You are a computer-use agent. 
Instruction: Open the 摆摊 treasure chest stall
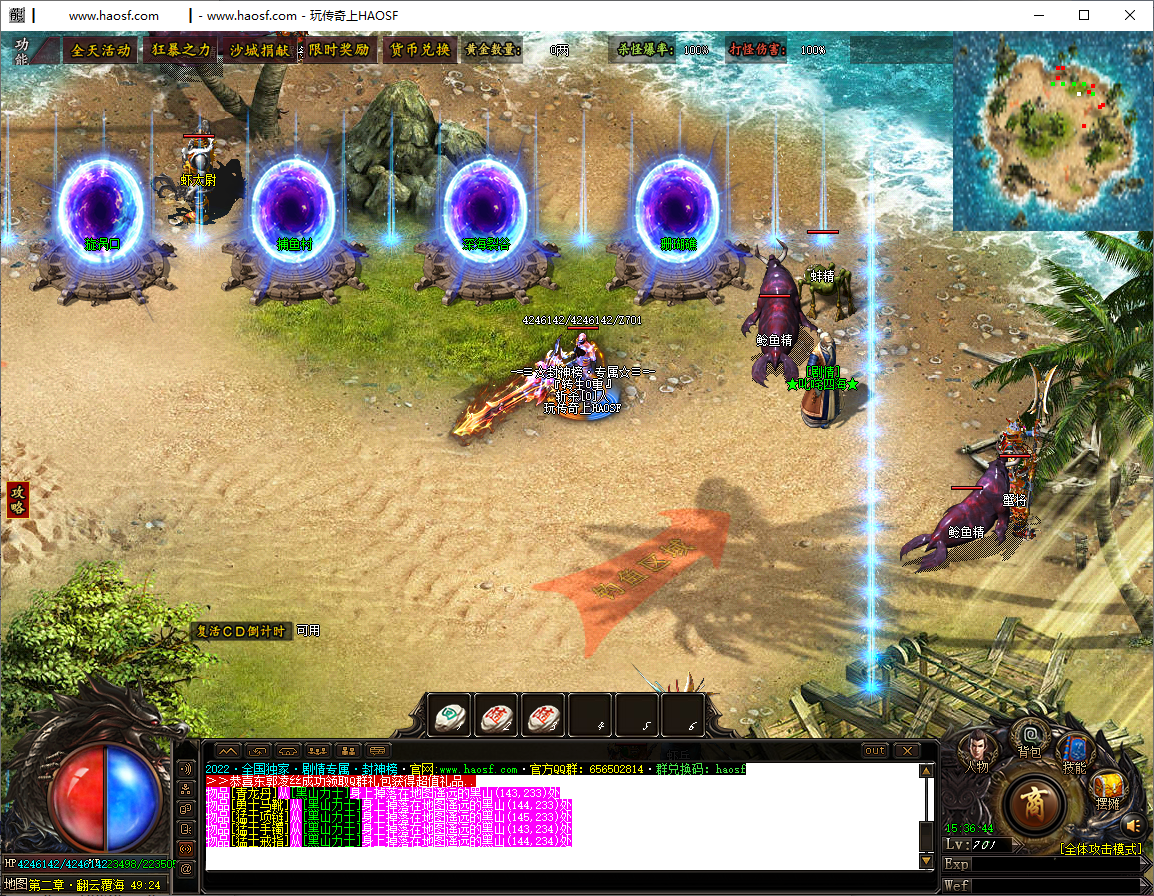point(1106,790)
